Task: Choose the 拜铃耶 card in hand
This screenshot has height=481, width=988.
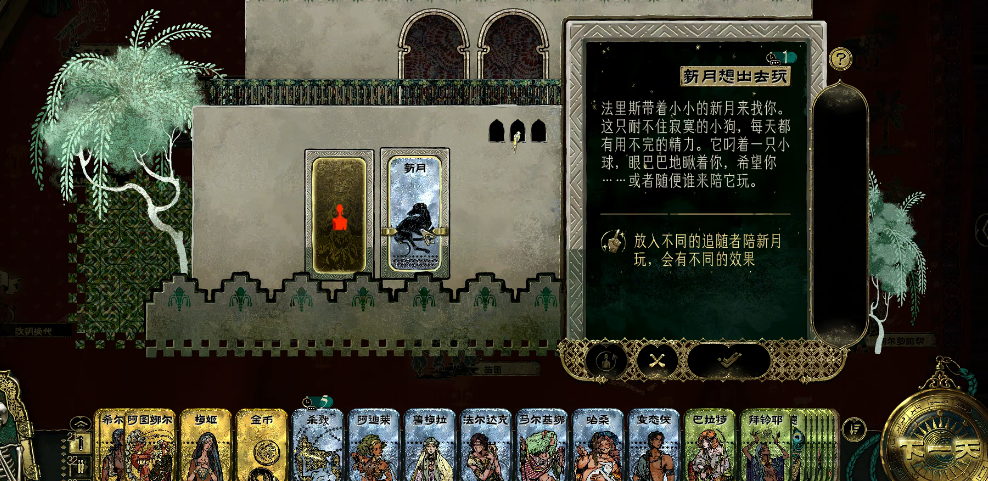Action: click(x=768, y=445)
